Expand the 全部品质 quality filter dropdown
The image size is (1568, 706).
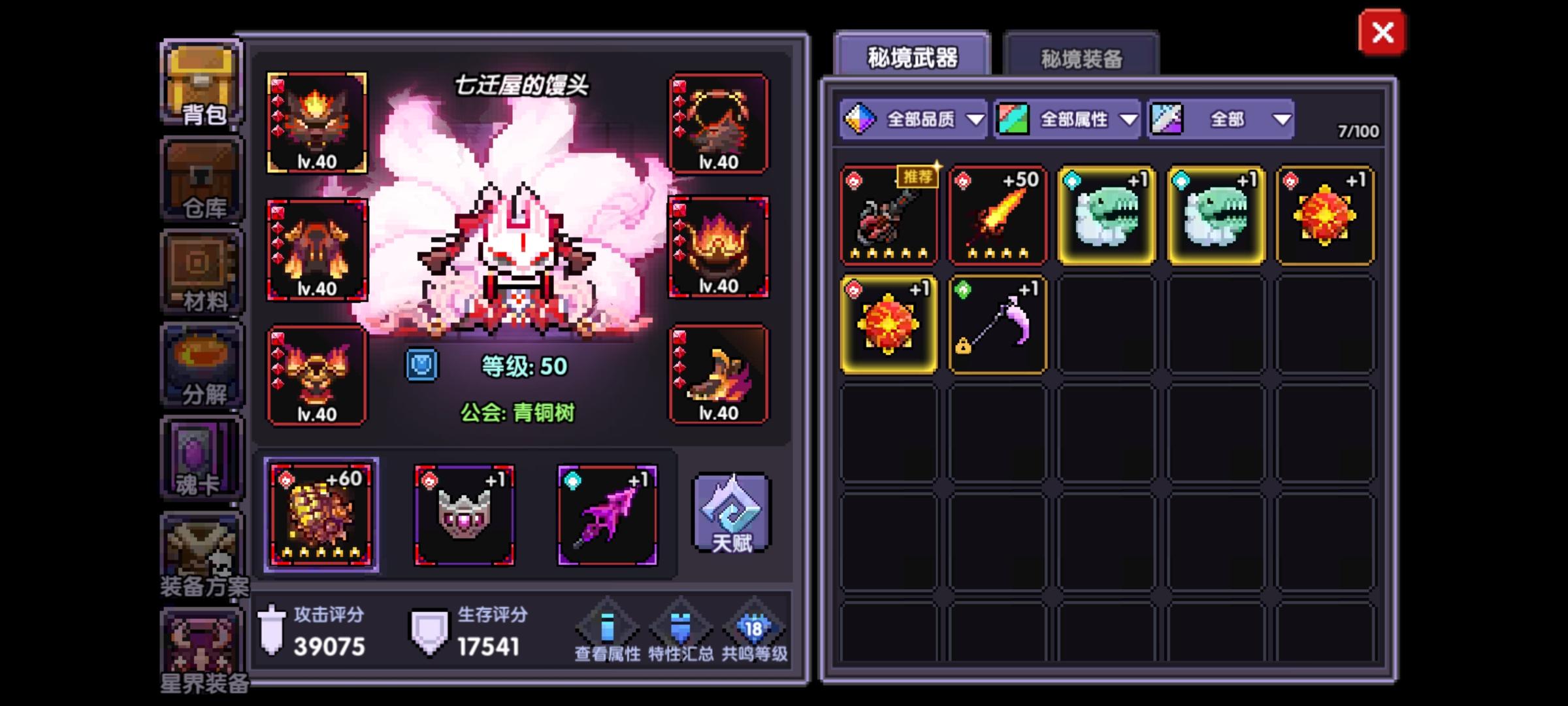tap(913, 120)
